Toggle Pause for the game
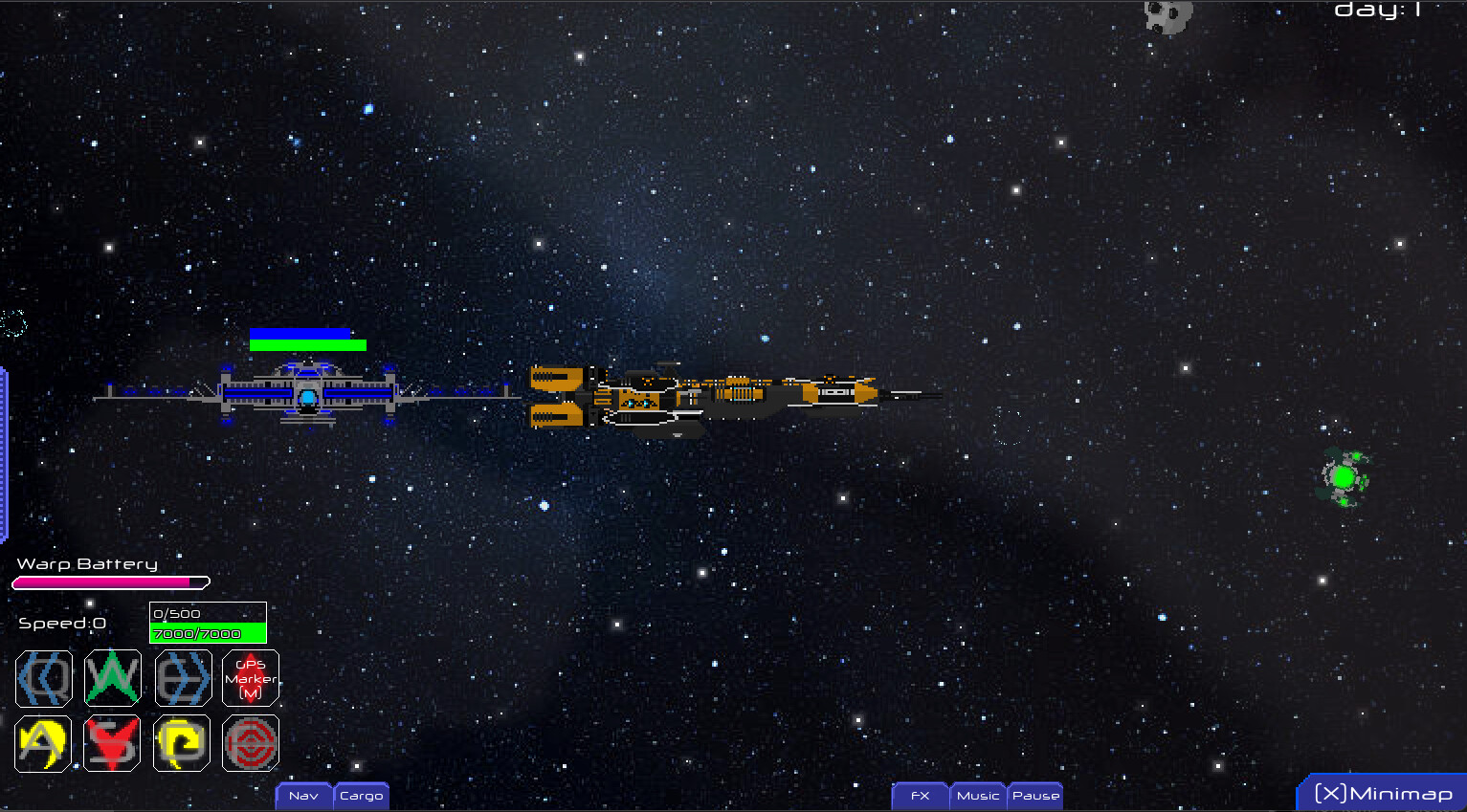The width and height of the screenshot is (1467, 812). coord(1034,796)
